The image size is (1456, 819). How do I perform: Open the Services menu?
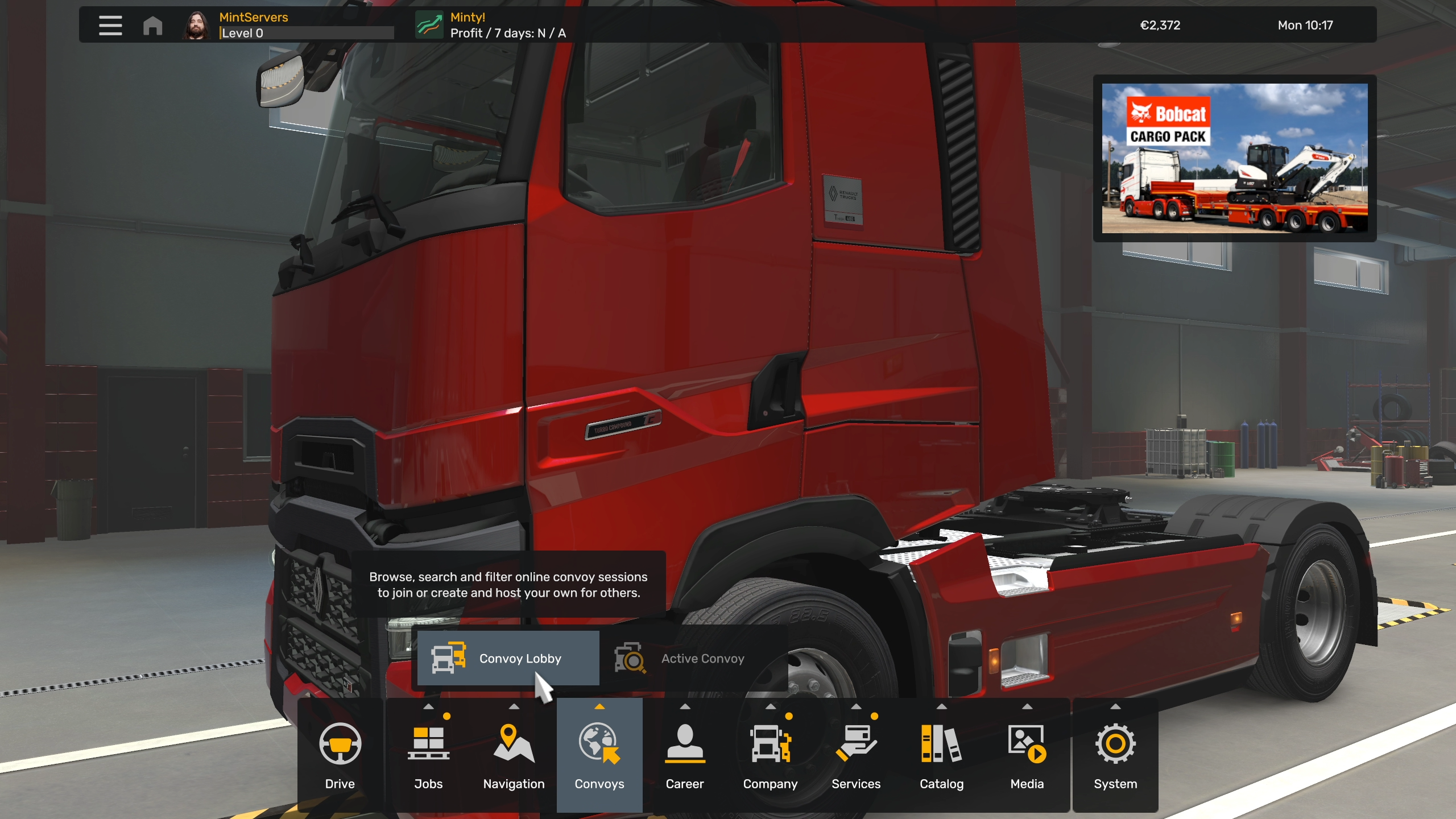pos(856,755)
